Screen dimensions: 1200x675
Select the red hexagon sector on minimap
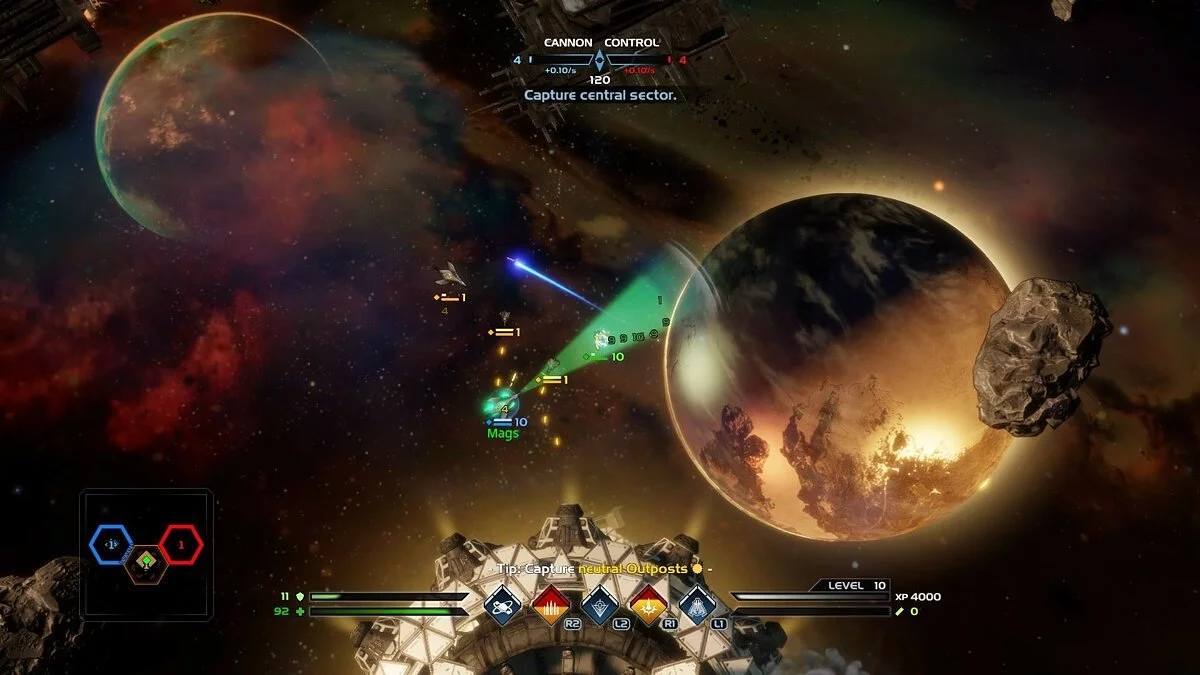coord(181,545)
